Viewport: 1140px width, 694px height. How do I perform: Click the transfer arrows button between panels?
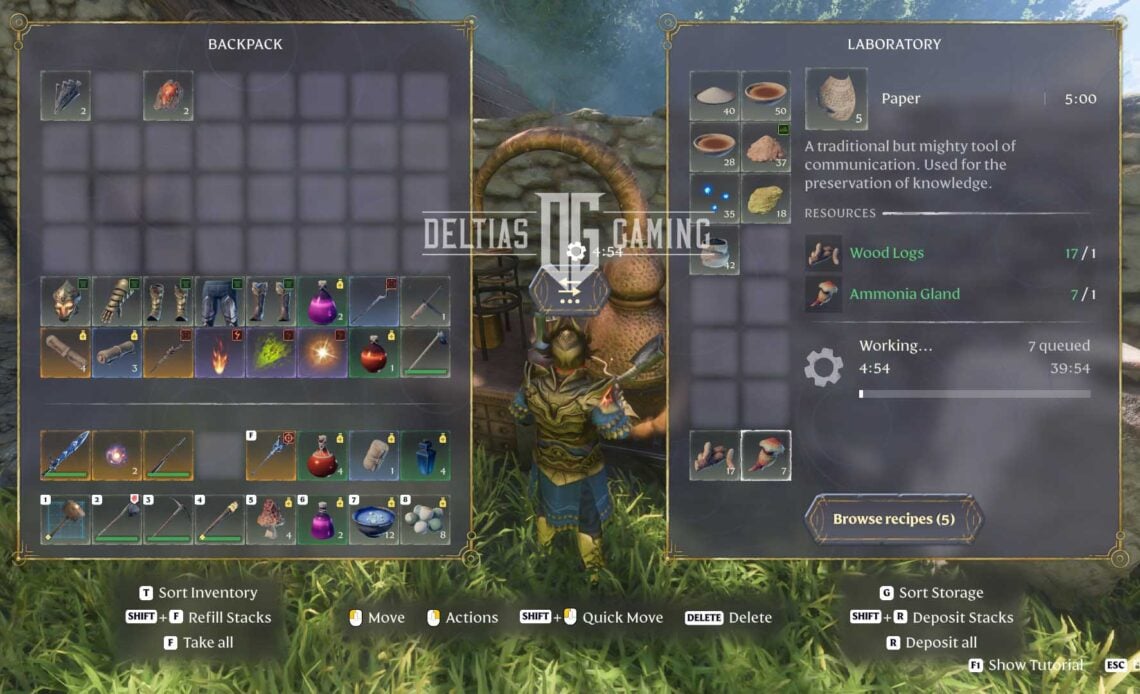click(x=570, y=290)
